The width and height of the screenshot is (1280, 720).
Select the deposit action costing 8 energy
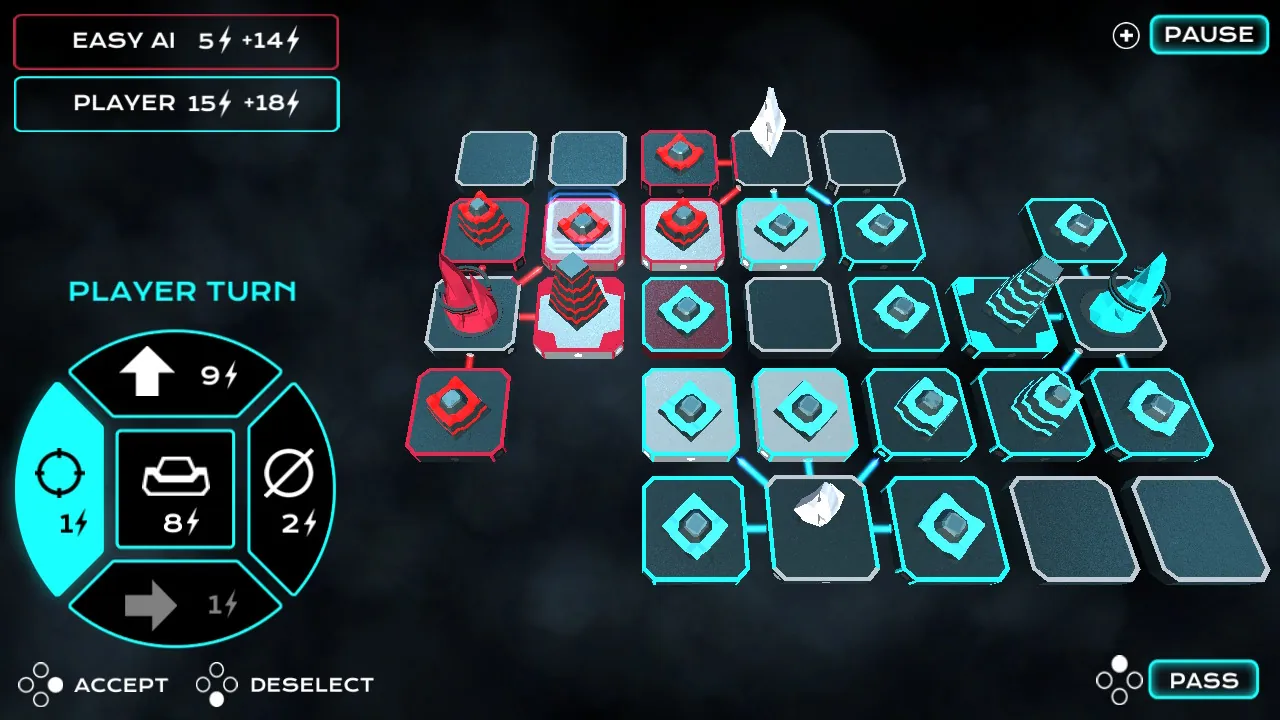(x=175, y=489)
